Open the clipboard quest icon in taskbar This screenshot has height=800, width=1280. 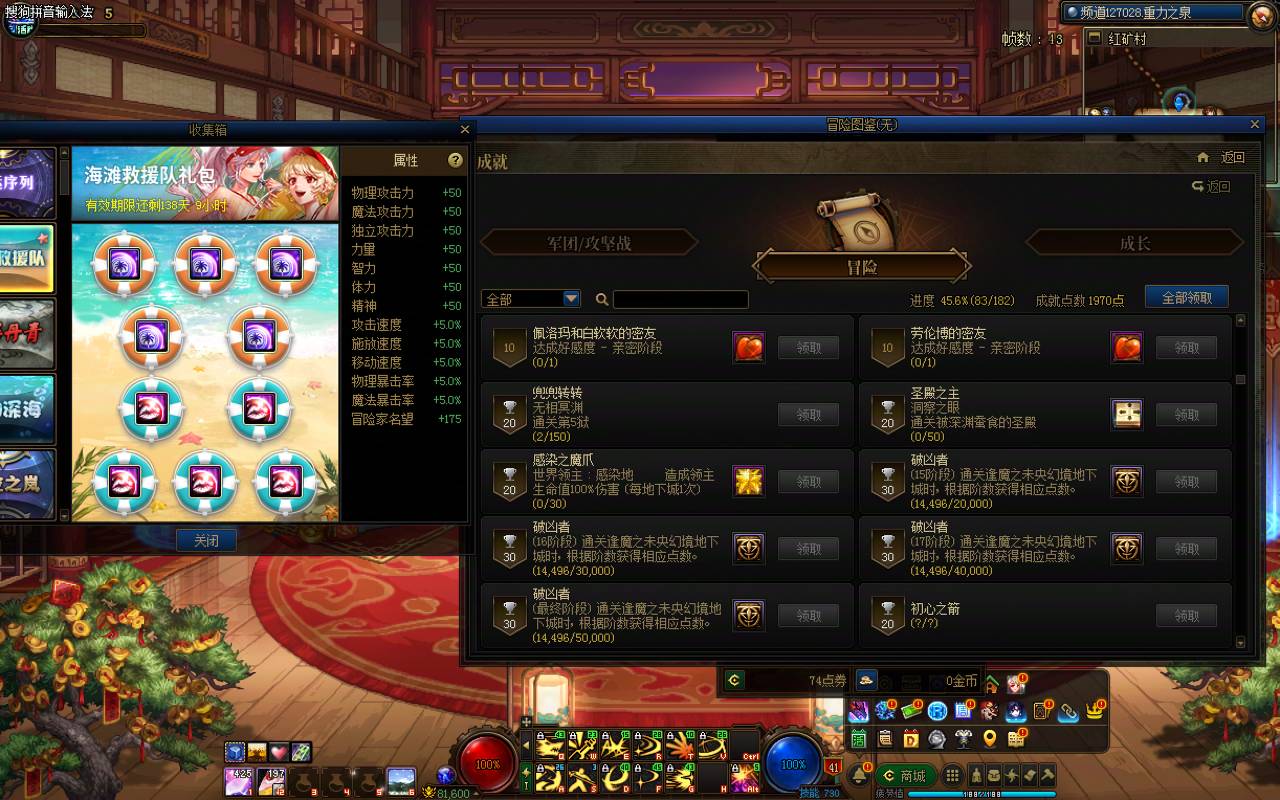coord(885,740)
